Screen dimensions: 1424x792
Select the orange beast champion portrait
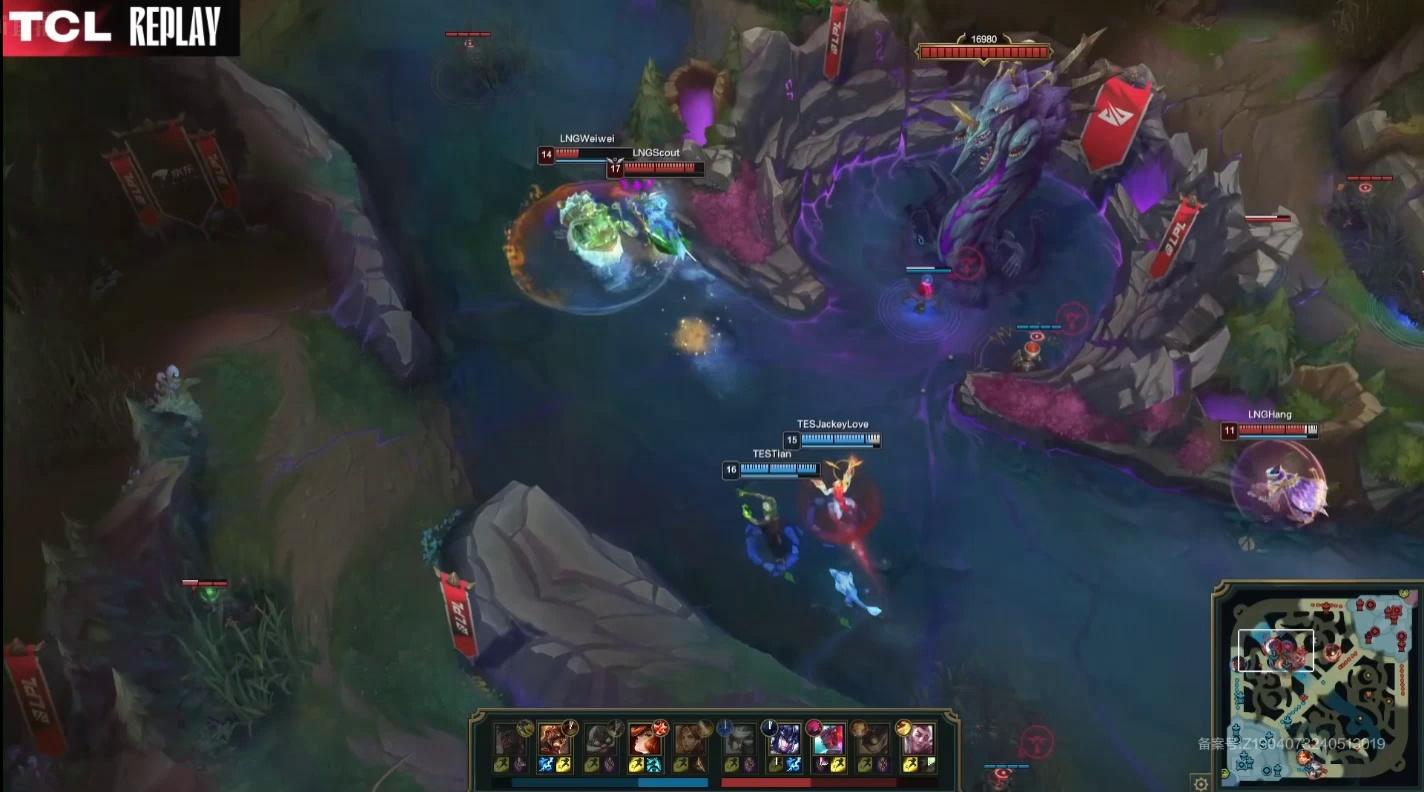(553, 740)
